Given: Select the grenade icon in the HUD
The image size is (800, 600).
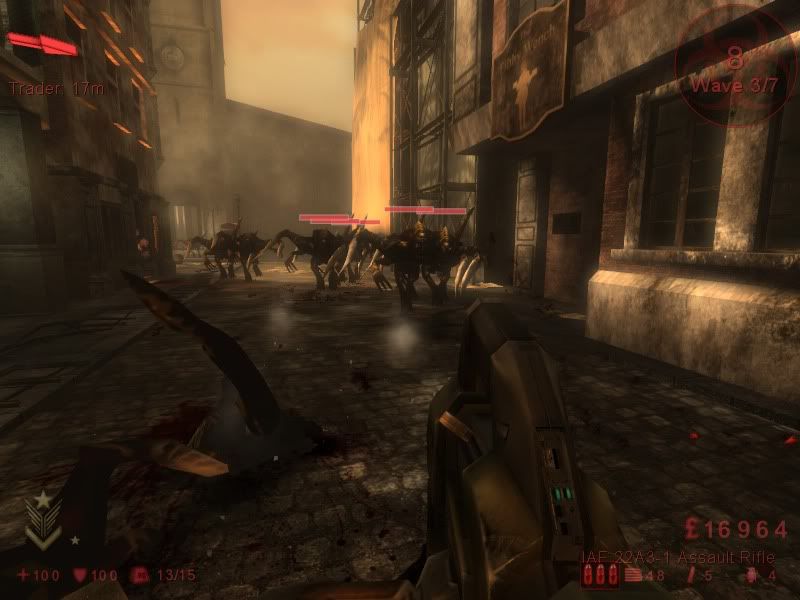Looking at the screenshot, I should (750, 575).
